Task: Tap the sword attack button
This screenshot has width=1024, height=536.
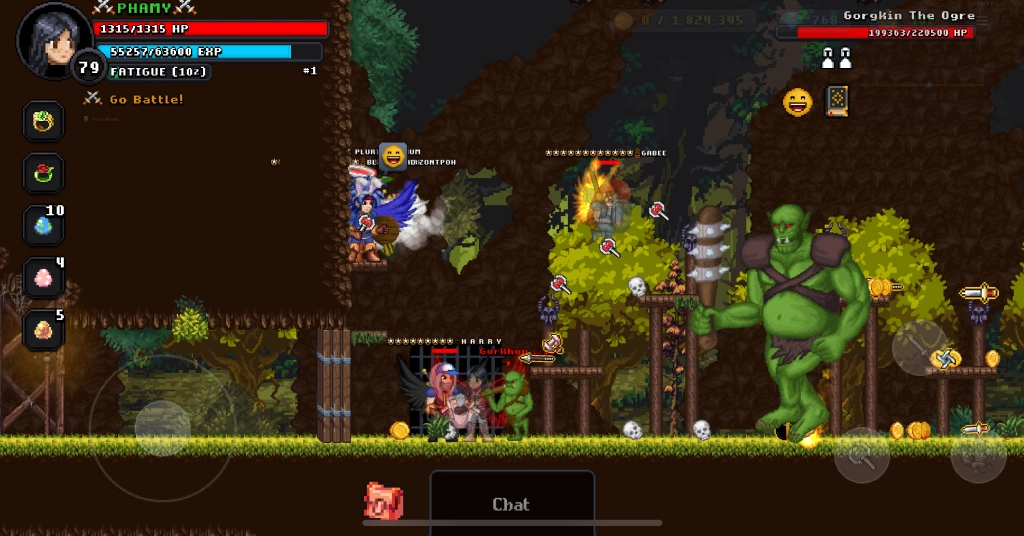Action: tap(919, 348)
